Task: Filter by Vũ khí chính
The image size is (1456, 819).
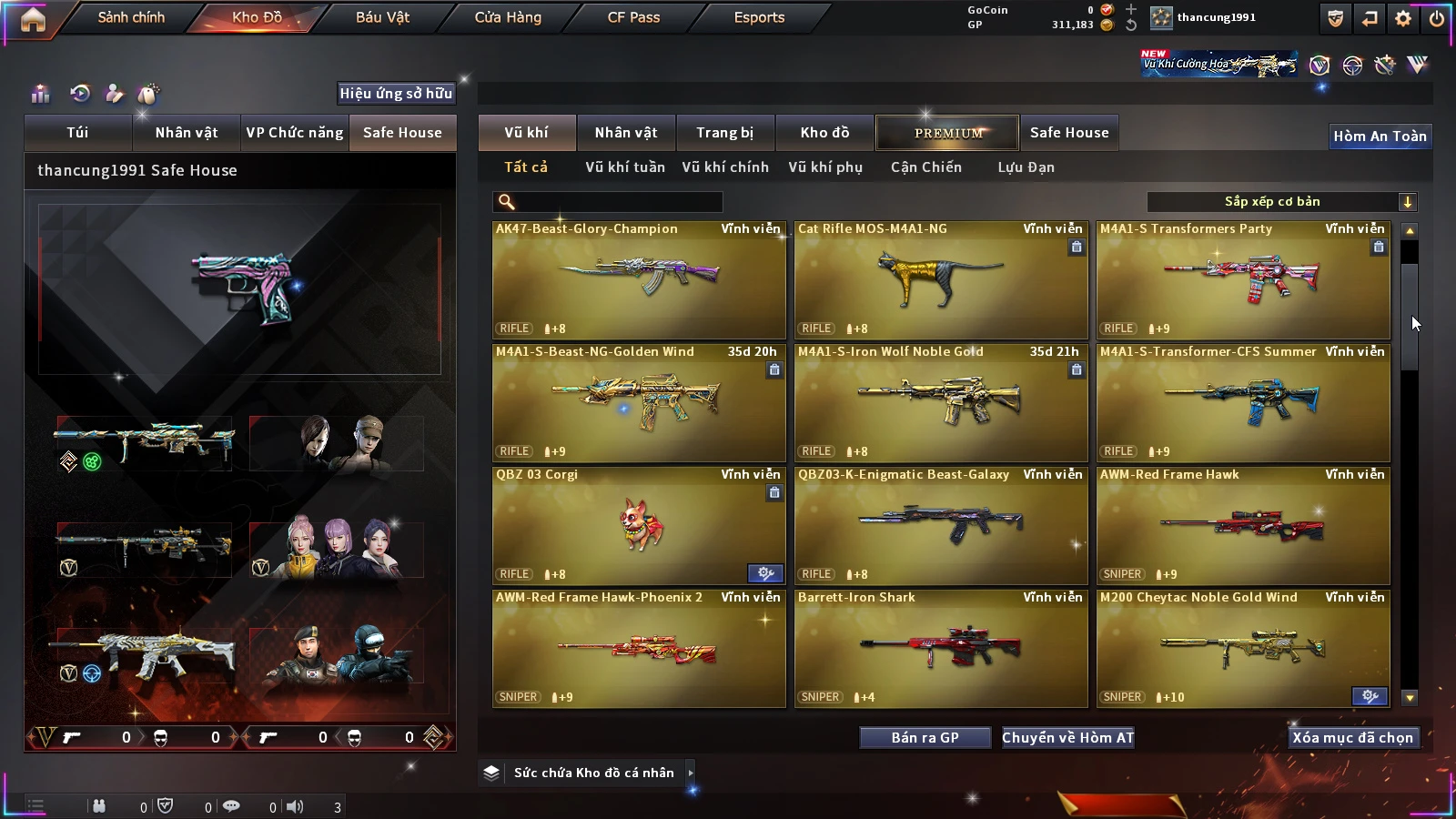Action: pos(725,167)
